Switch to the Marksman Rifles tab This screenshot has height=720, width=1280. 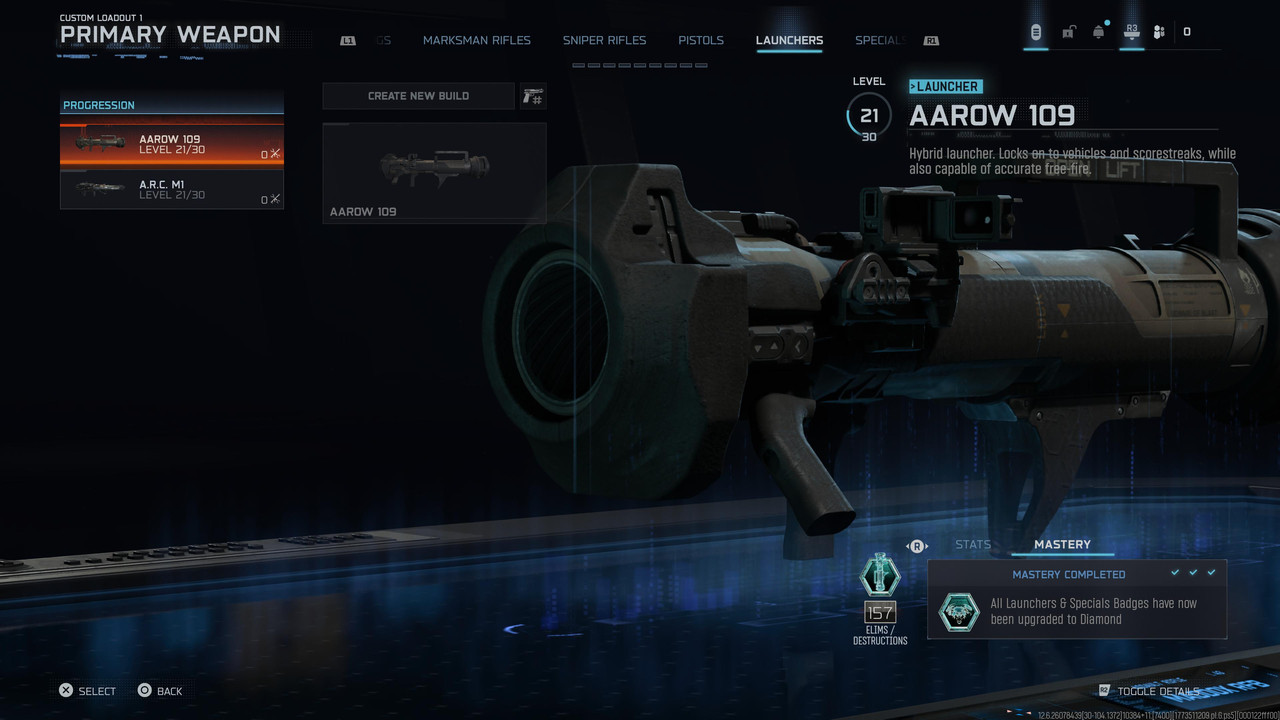(x=476, y=41)
